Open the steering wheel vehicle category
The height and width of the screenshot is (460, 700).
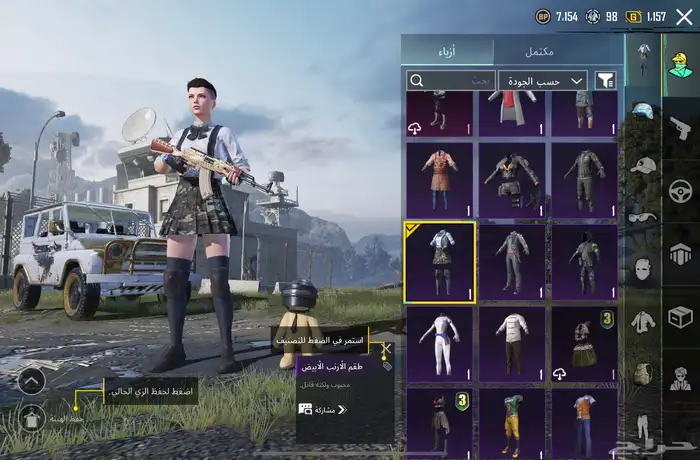pyautogui.click(x=680, y=190)
